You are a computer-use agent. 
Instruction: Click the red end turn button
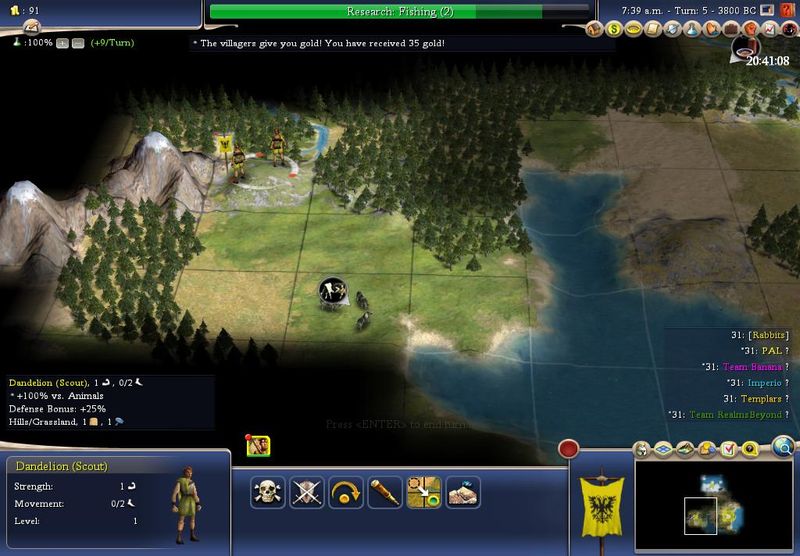coord(570,449)
